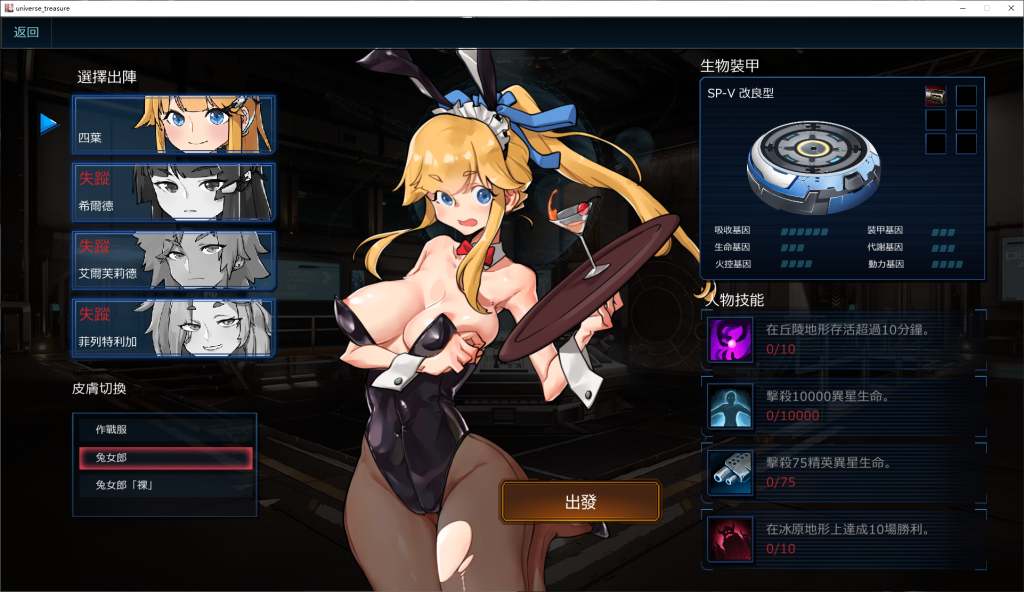This screenshot has width=1024, height=592.
Task: Choose the 75 elite kills turret skill
Action: pos(730,472)
